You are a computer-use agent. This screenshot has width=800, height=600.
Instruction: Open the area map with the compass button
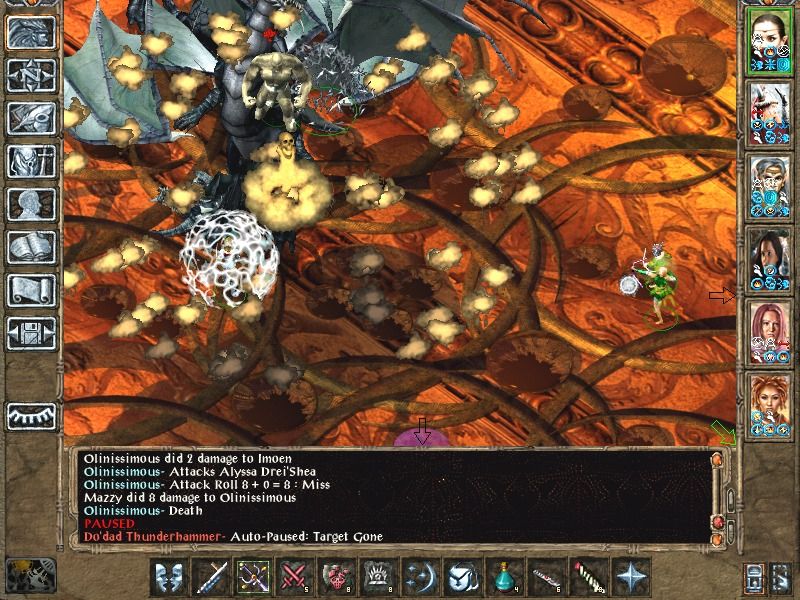[x=31, y=76]
